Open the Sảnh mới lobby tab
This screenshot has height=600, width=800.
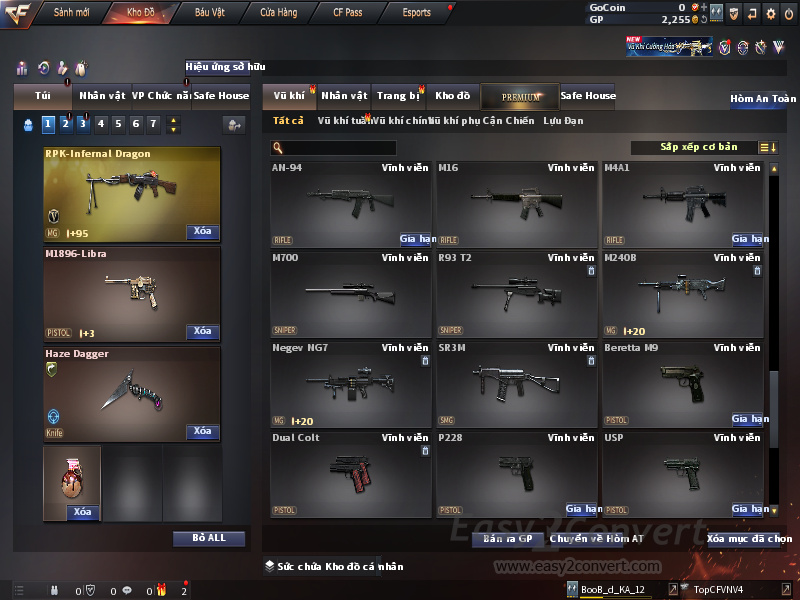pyautogui.click(x=71, y=13)
